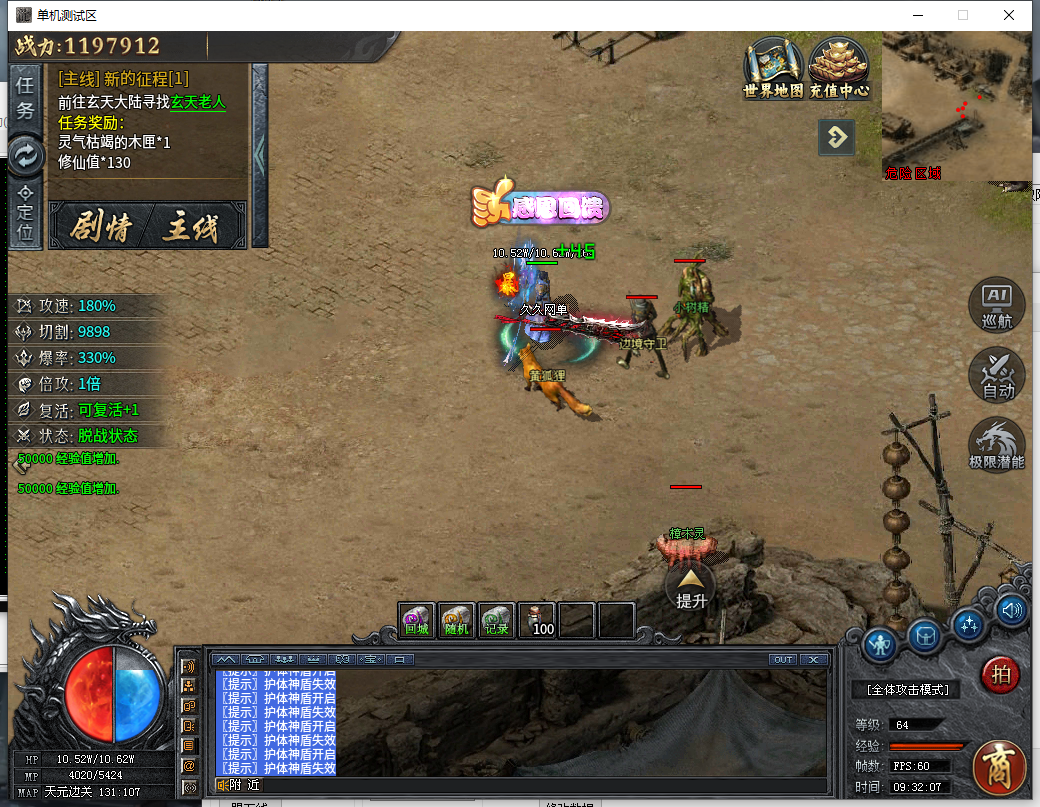
Task: Collapse the quest panel with the arrow strip
Action: [260, 155]
